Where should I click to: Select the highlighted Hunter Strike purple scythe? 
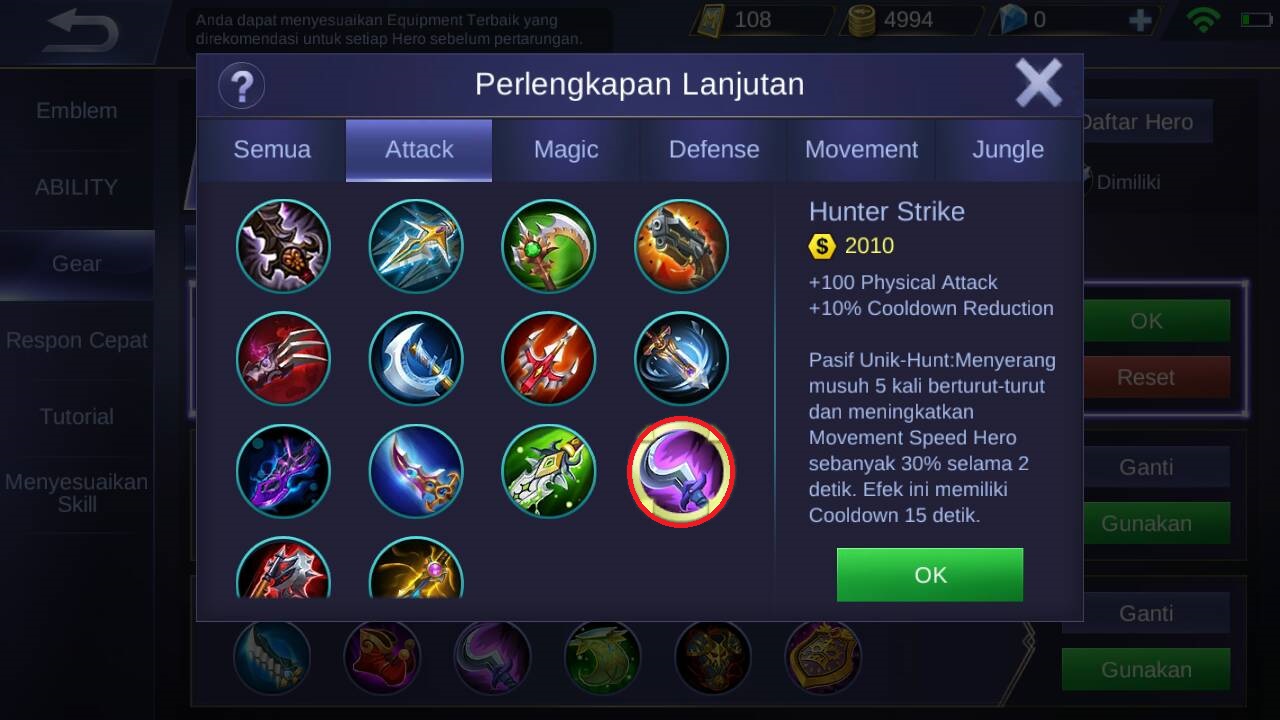(x=681, y=472)
